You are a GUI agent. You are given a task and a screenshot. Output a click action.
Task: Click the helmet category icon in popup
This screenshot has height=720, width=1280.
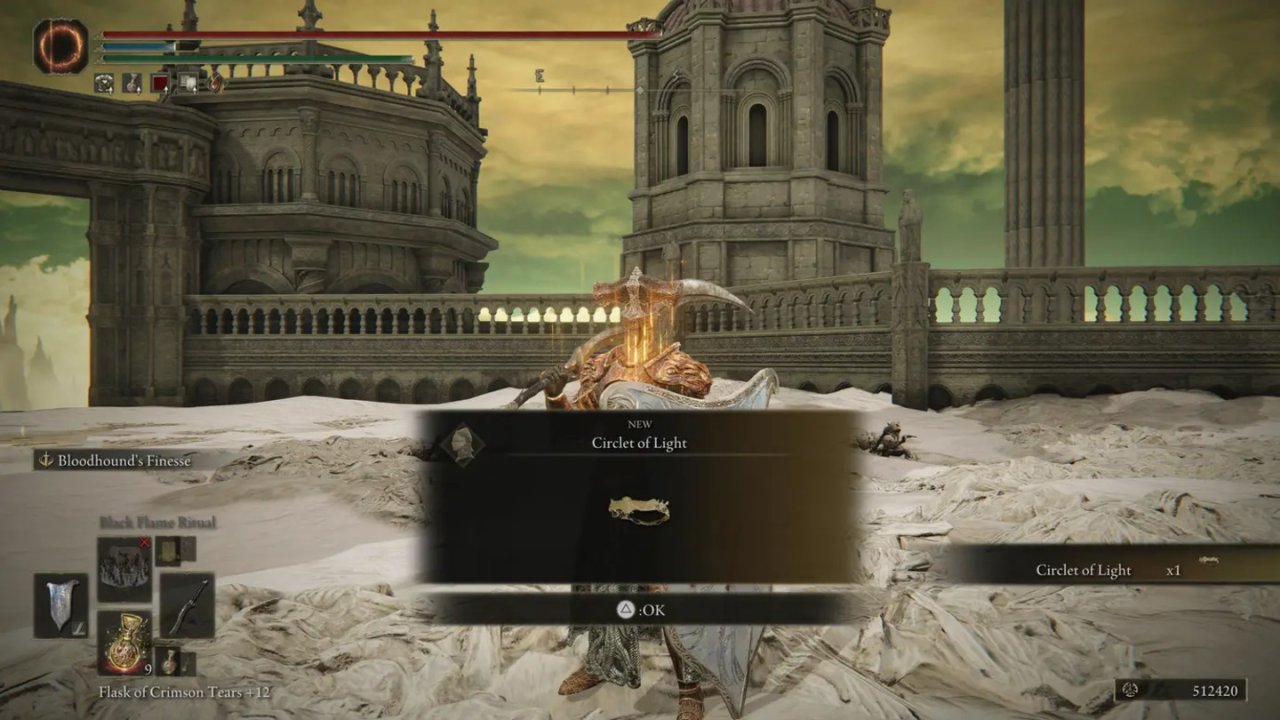click(462, 443)
